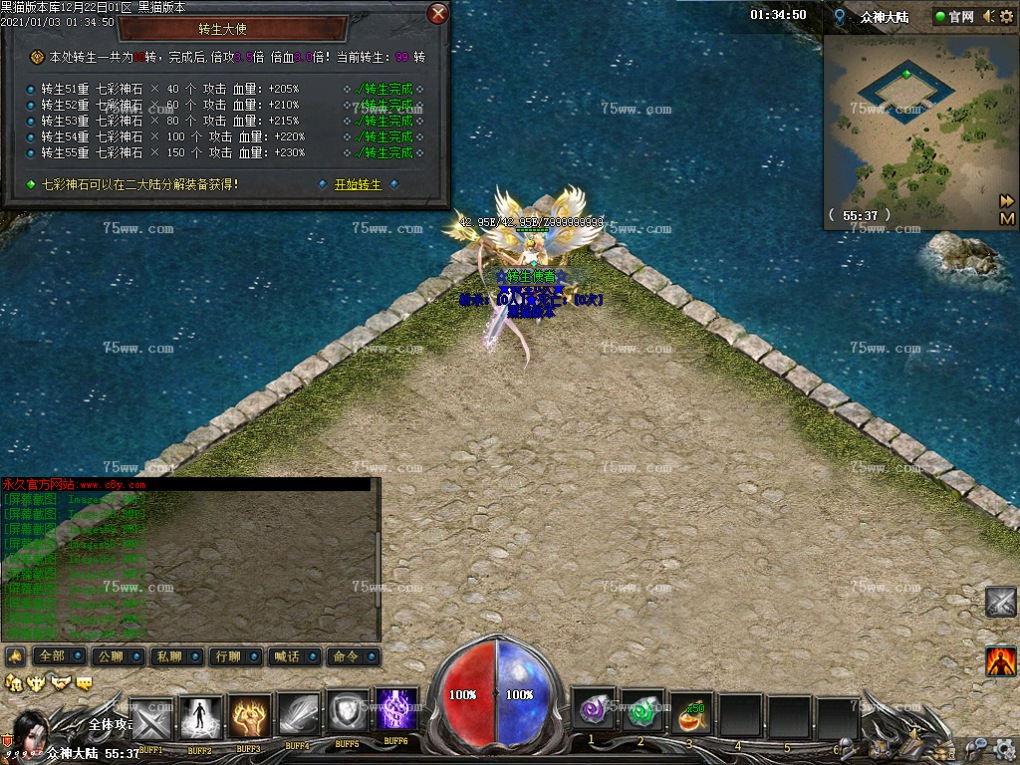Open the 官网 official website button
1020x765 pixels.
[954, 17]
